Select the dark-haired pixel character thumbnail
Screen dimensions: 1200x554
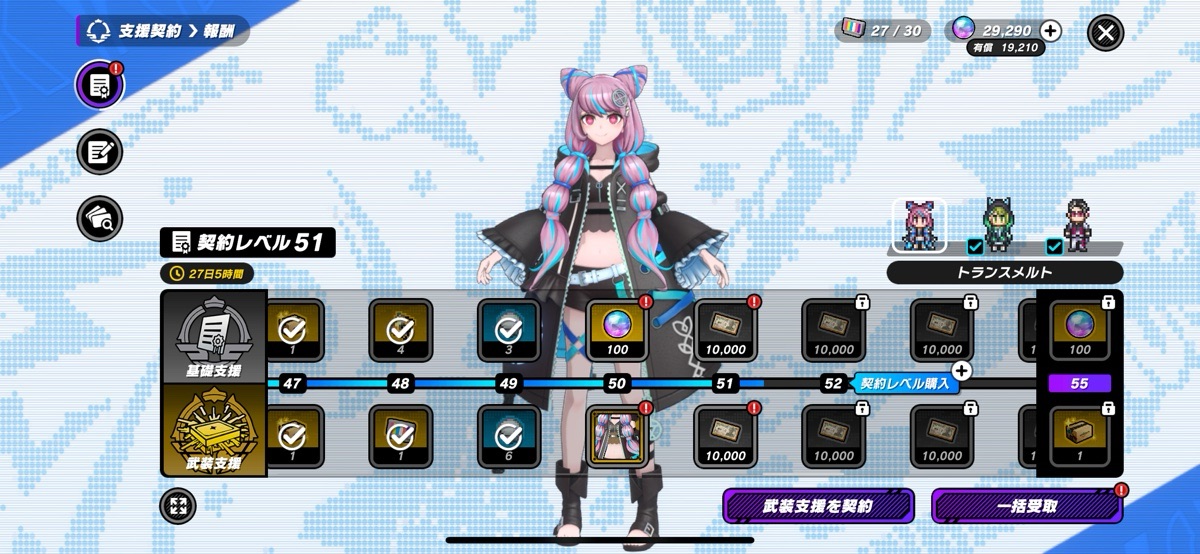[x=1077, y=226]
